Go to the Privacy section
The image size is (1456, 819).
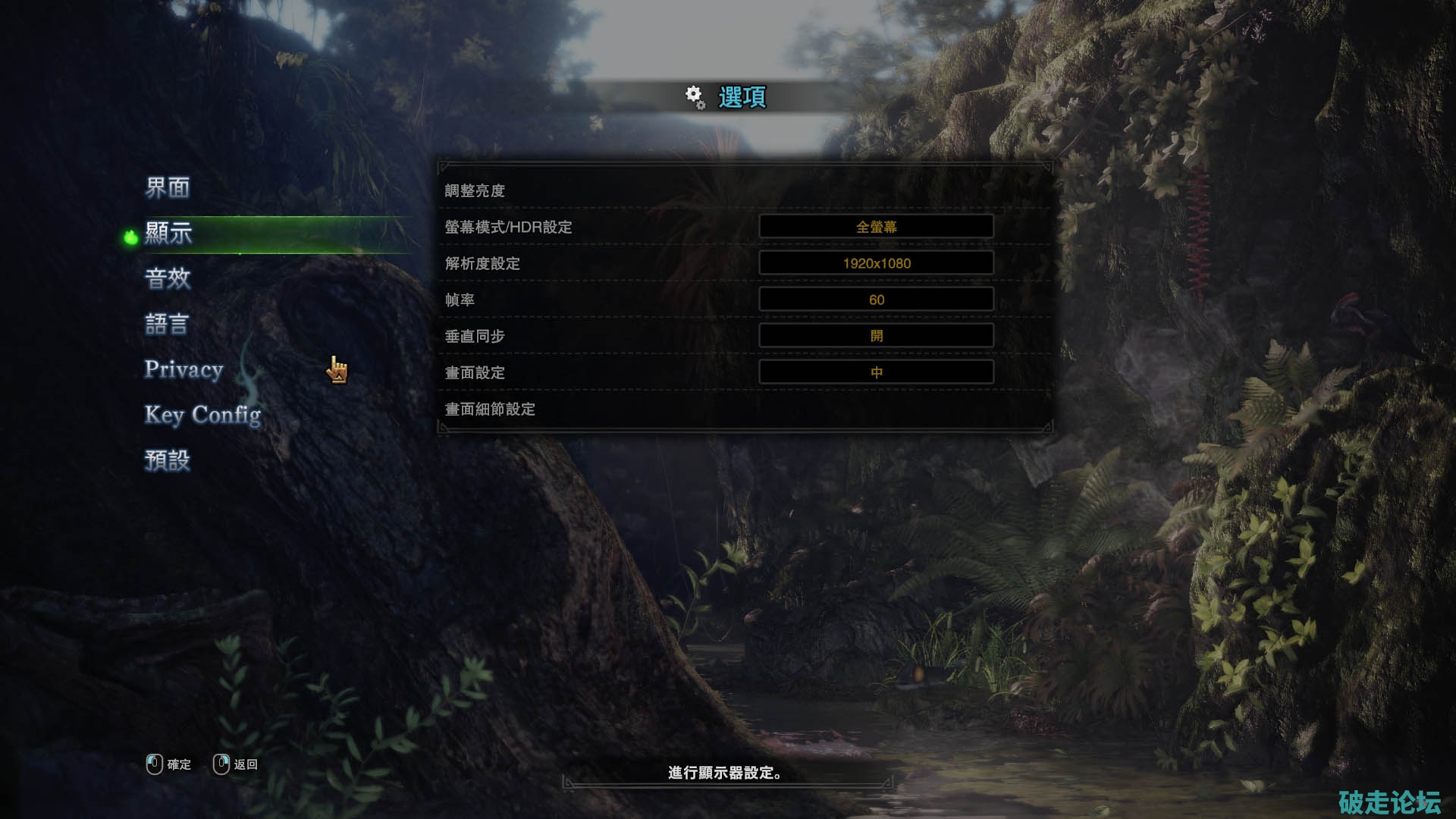(184, 369)
